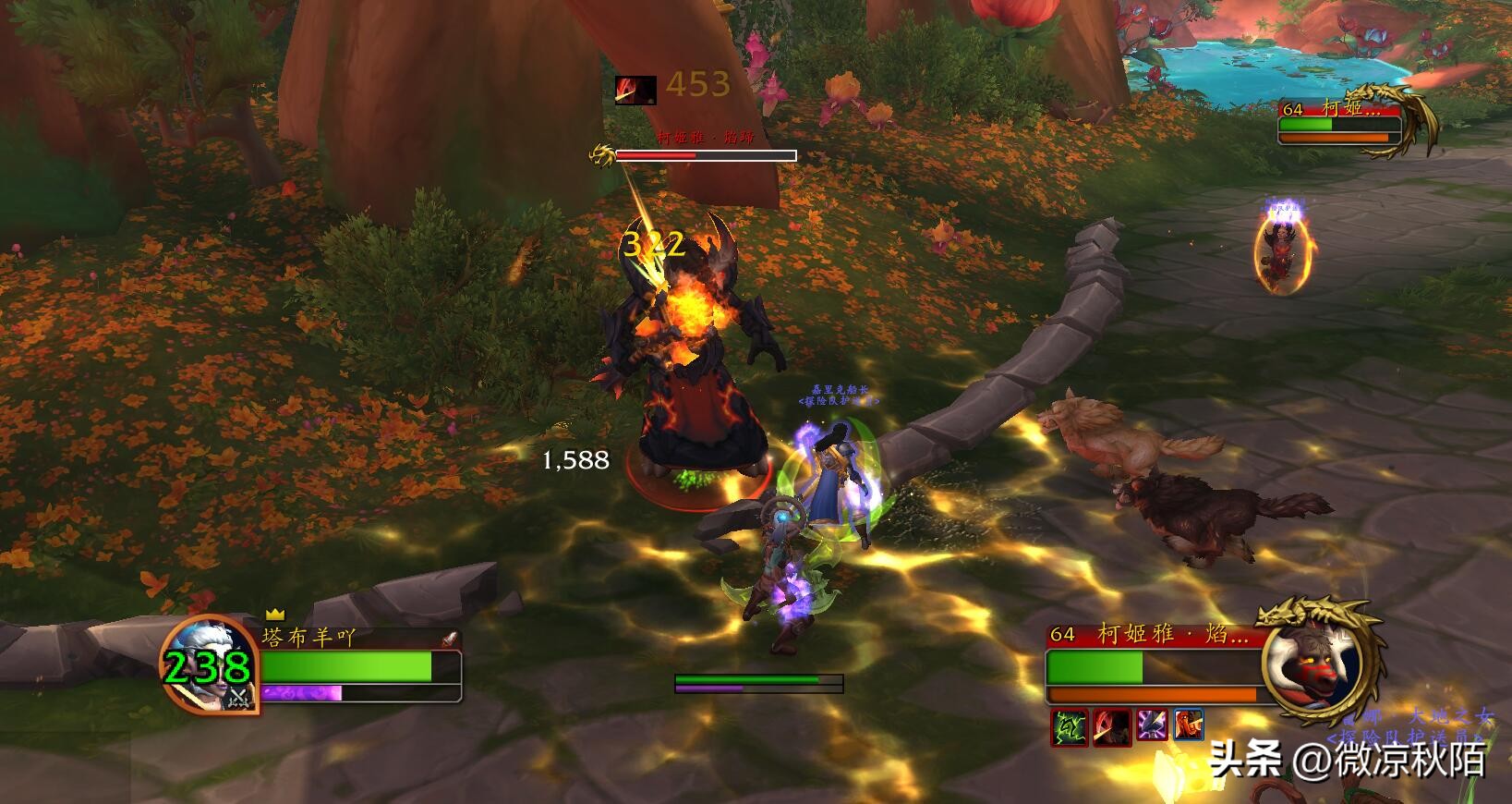
Task: Click the debuff icon beside the 453 number
Action: pos(635,90)
